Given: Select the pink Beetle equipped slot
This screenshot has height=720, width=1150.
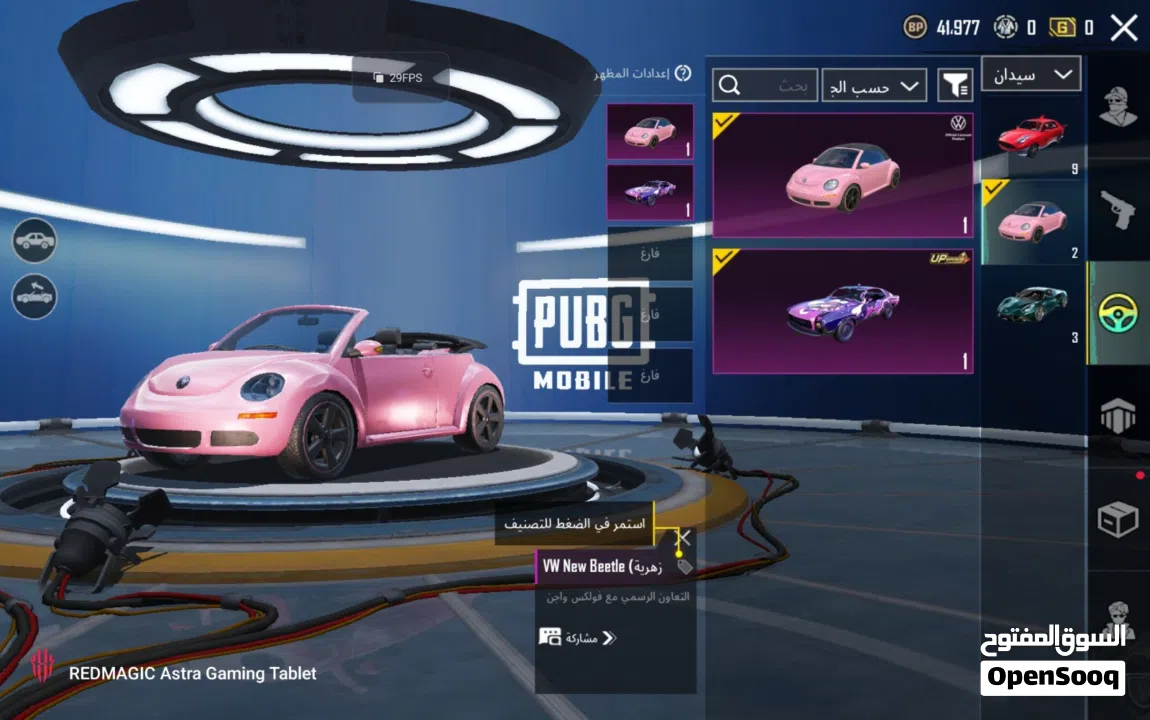Looking at the screenshot, I should [649, 131].
